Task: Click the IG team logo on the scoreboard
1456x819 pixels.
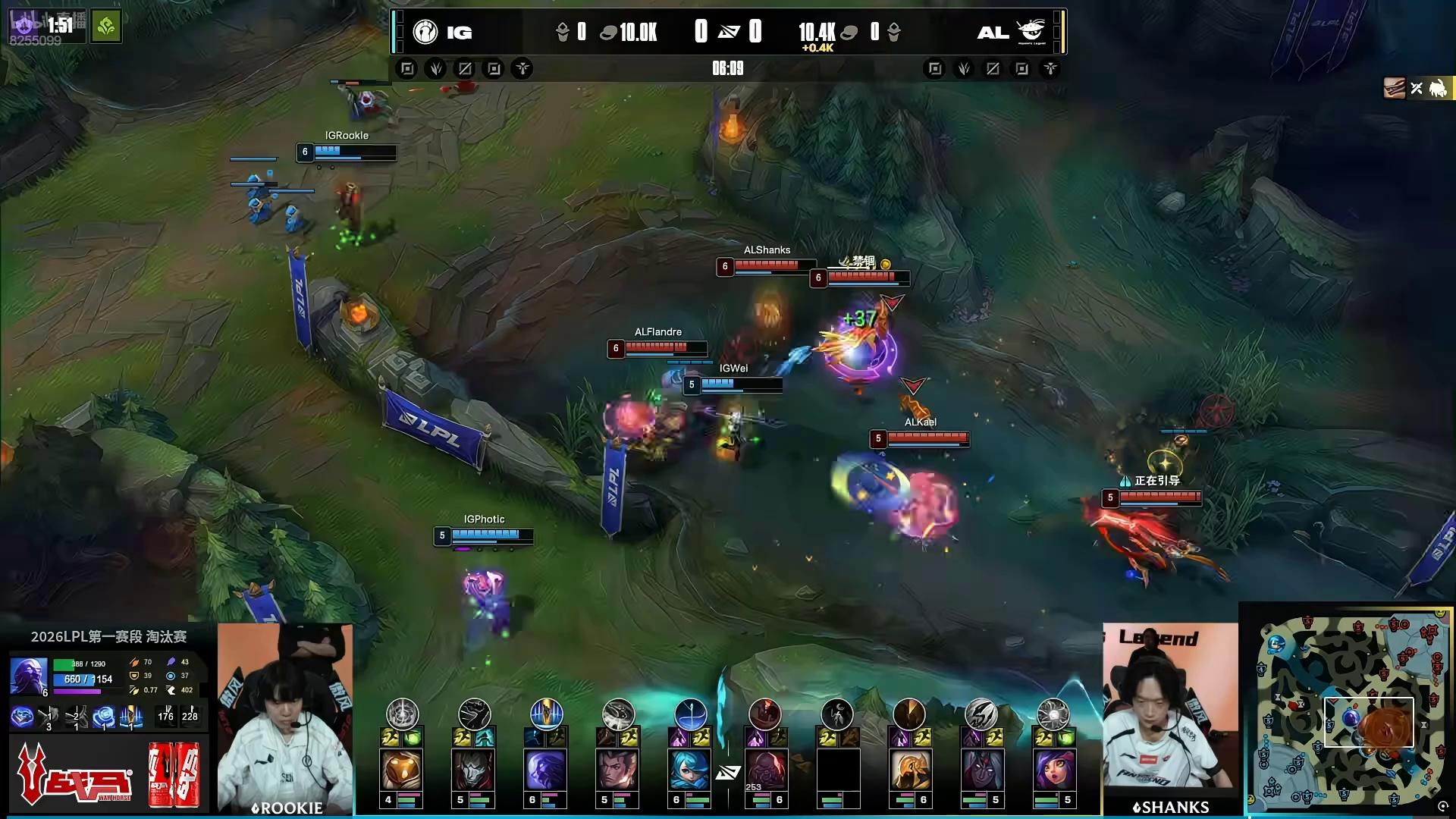Action: 425,32
